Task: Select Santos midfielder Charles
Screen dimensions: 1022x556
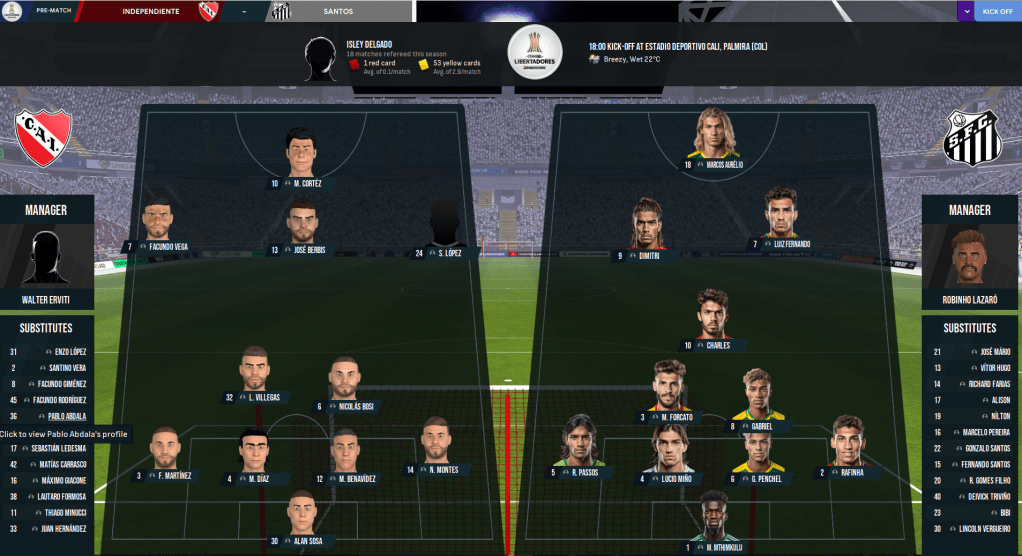Action: pos(717,345)
